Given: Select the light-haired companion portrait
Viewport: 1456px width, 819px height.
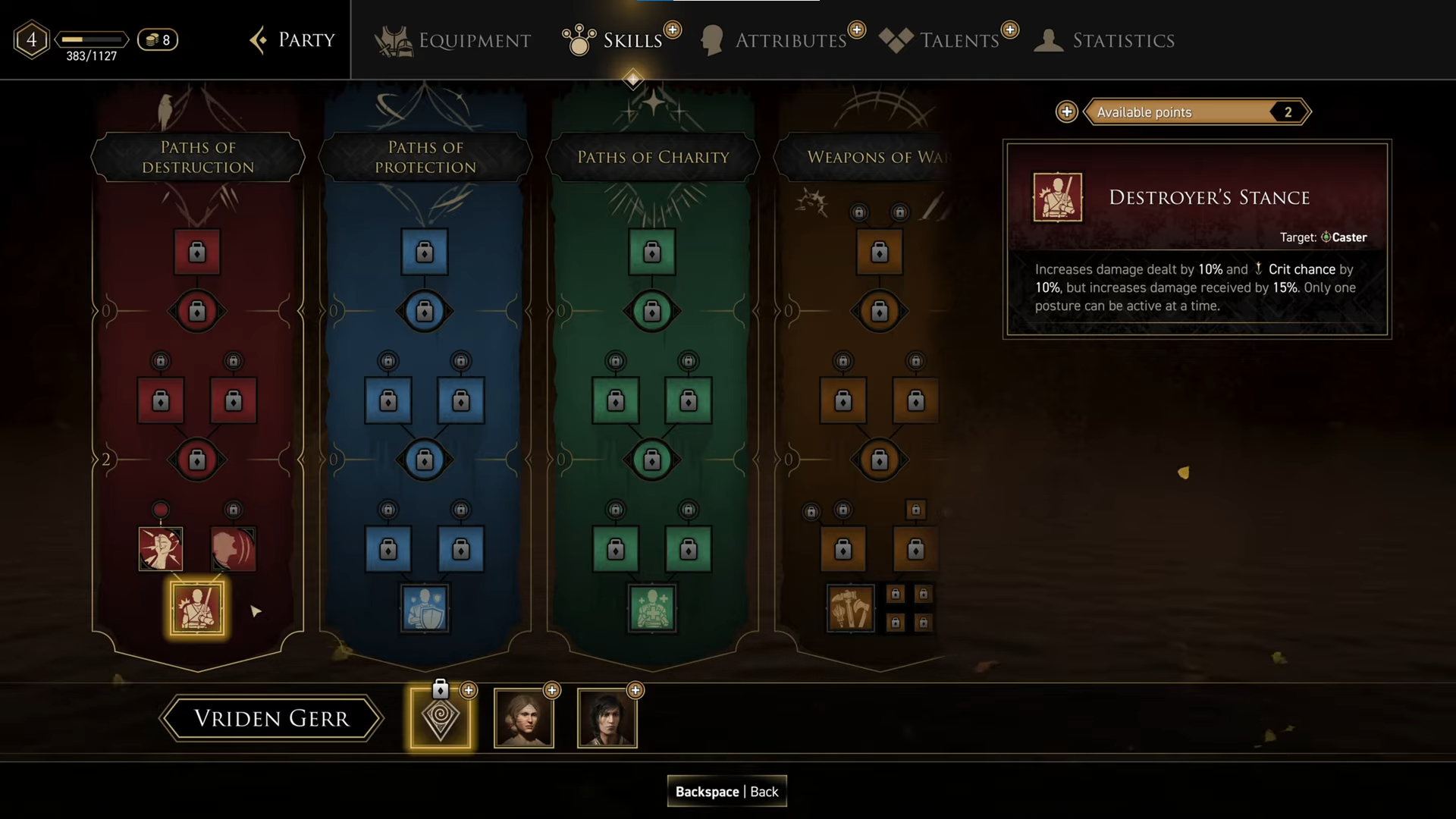Looking at the screenshot, I should (524, 718).
